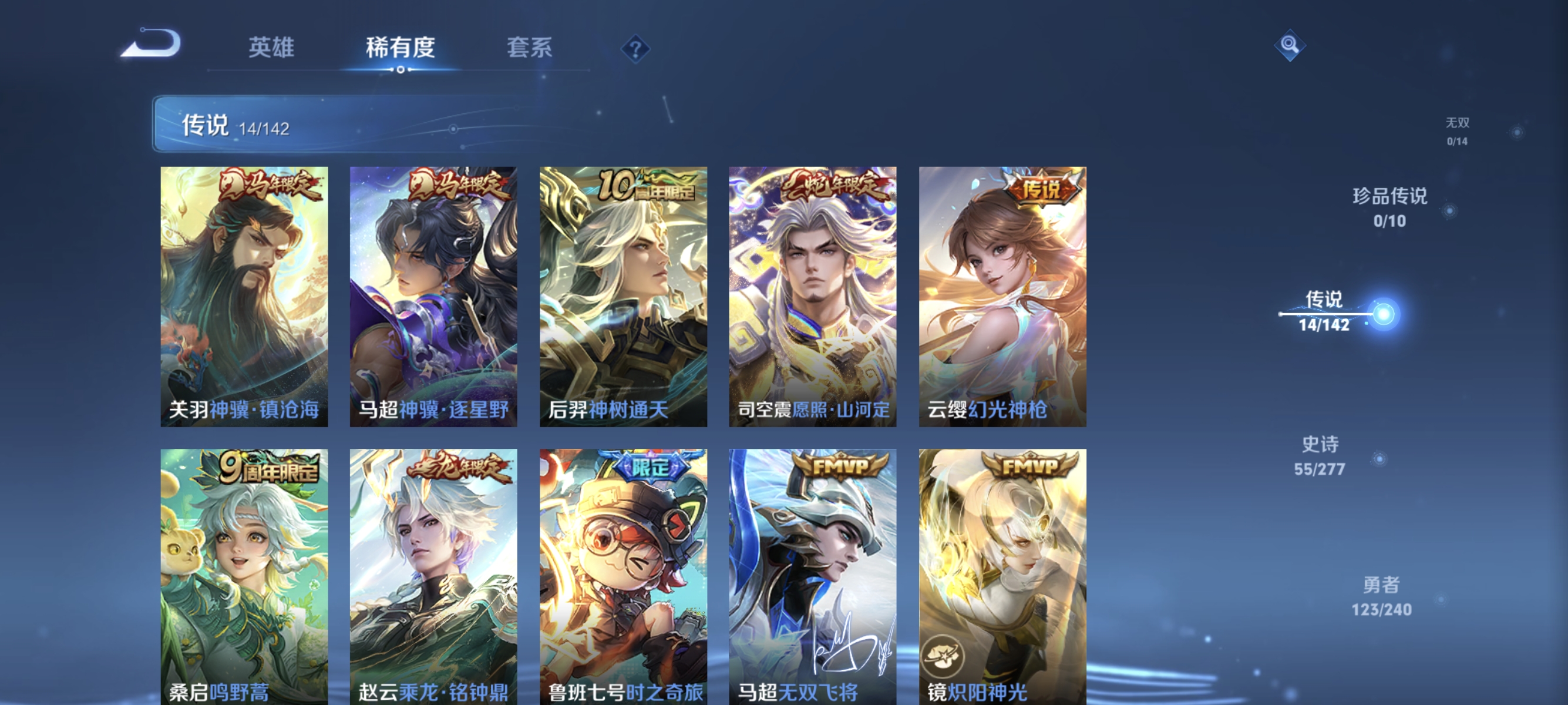Select the 无双 rarity category
This screenshot has height=705, width=1568.
(1458, 132)
